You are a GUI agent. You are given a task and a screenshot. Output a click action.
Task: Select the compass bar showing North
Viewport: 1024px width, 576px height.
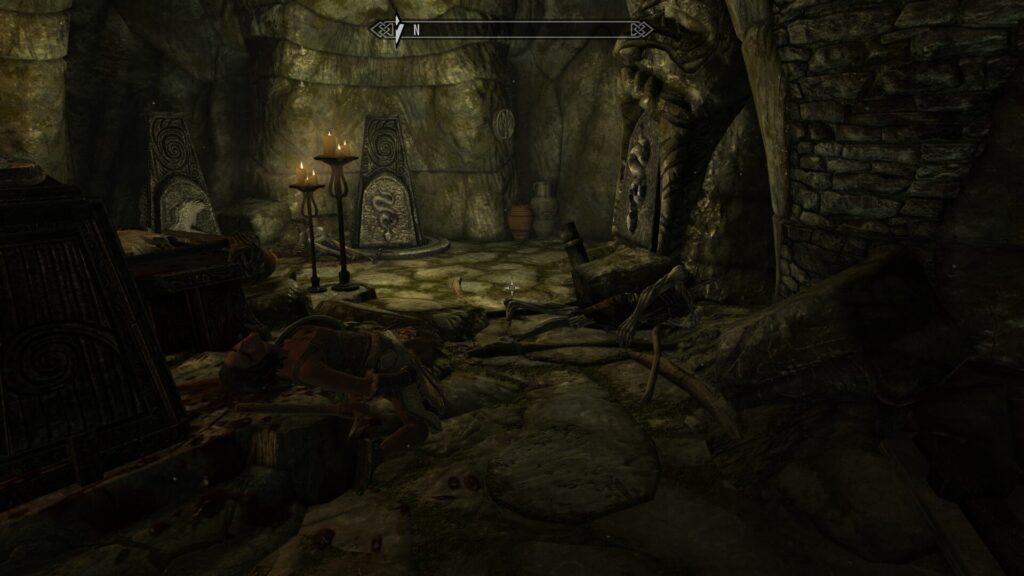pos(511,30)
